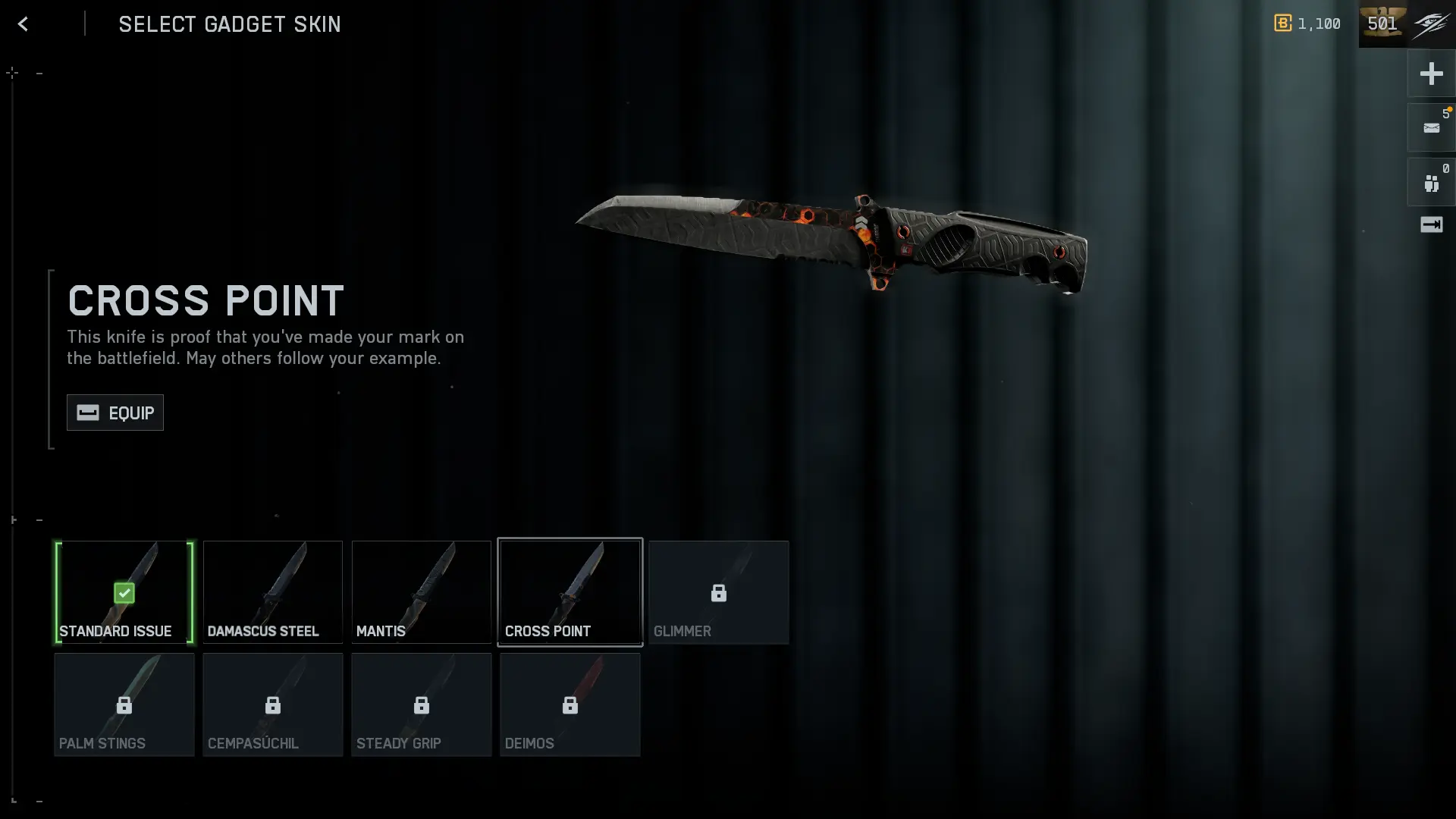This screenshot has height=819, width=1456.
Task: Pick the Mantis knife skin
Action: (422, 592)
